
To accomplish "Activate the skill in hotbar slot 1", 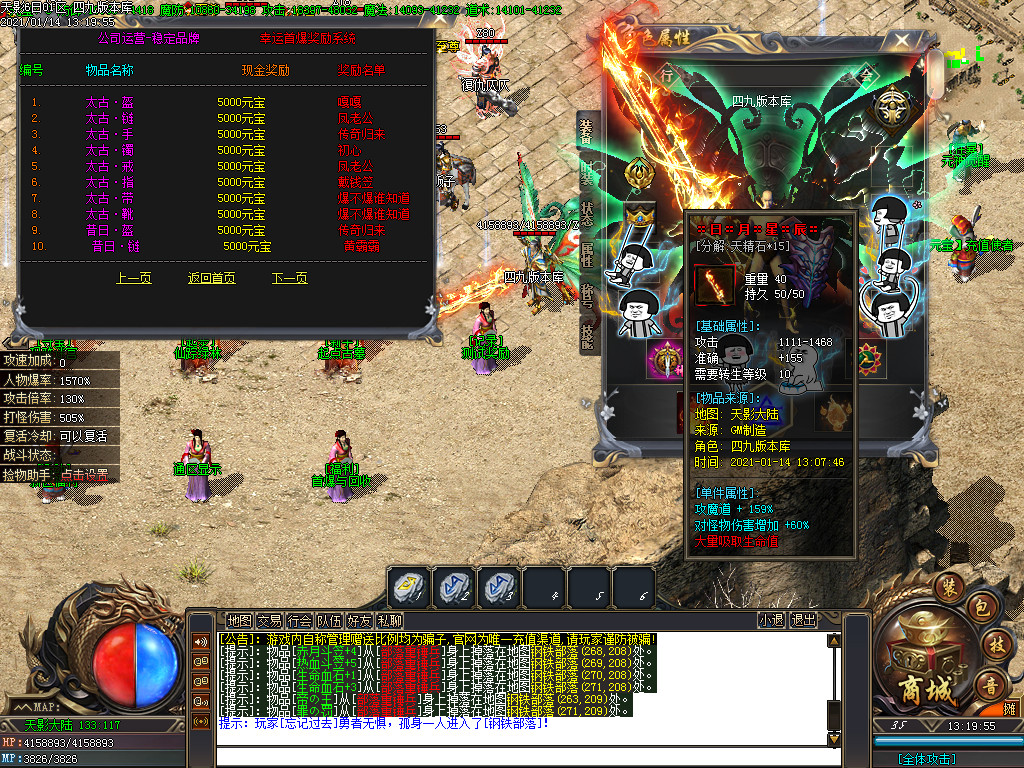I will point(410,588).
